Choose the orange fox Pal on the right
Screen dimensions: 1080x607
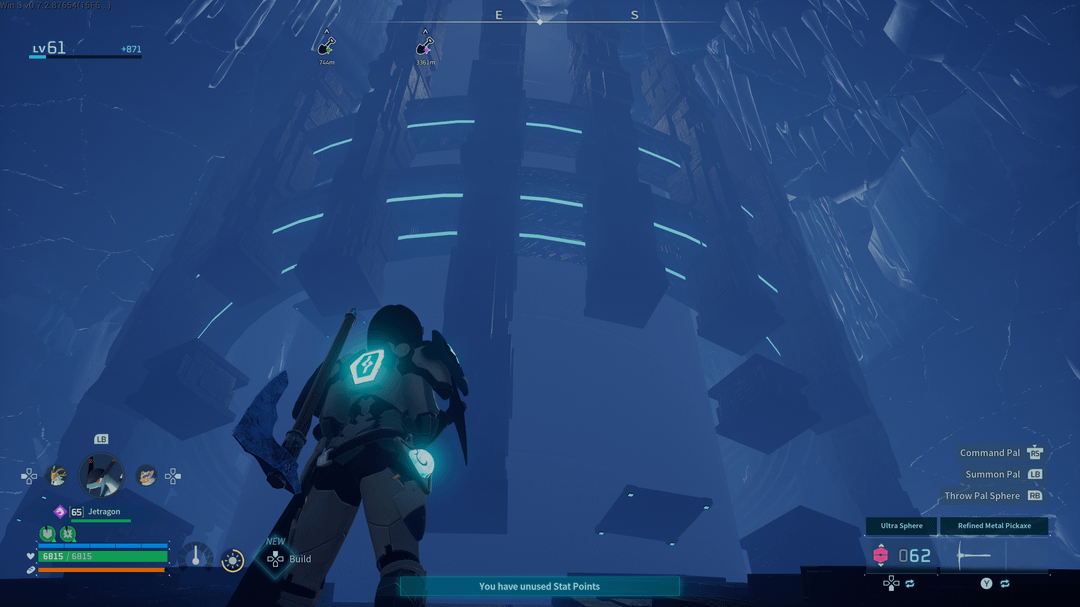(x=146, y=477)
